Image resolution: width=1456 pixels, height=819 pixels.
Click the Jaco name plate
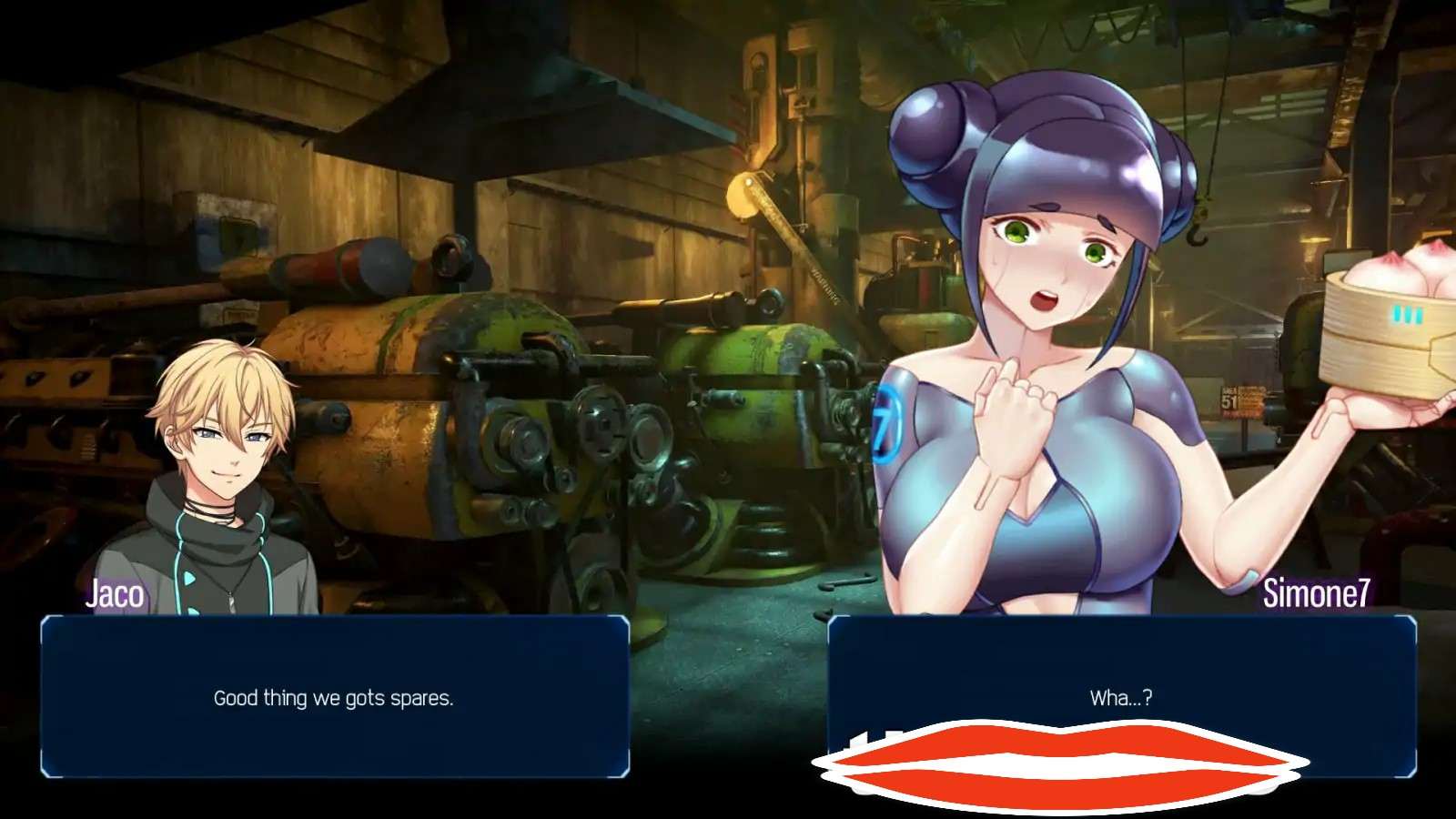(x=115, y=598)
